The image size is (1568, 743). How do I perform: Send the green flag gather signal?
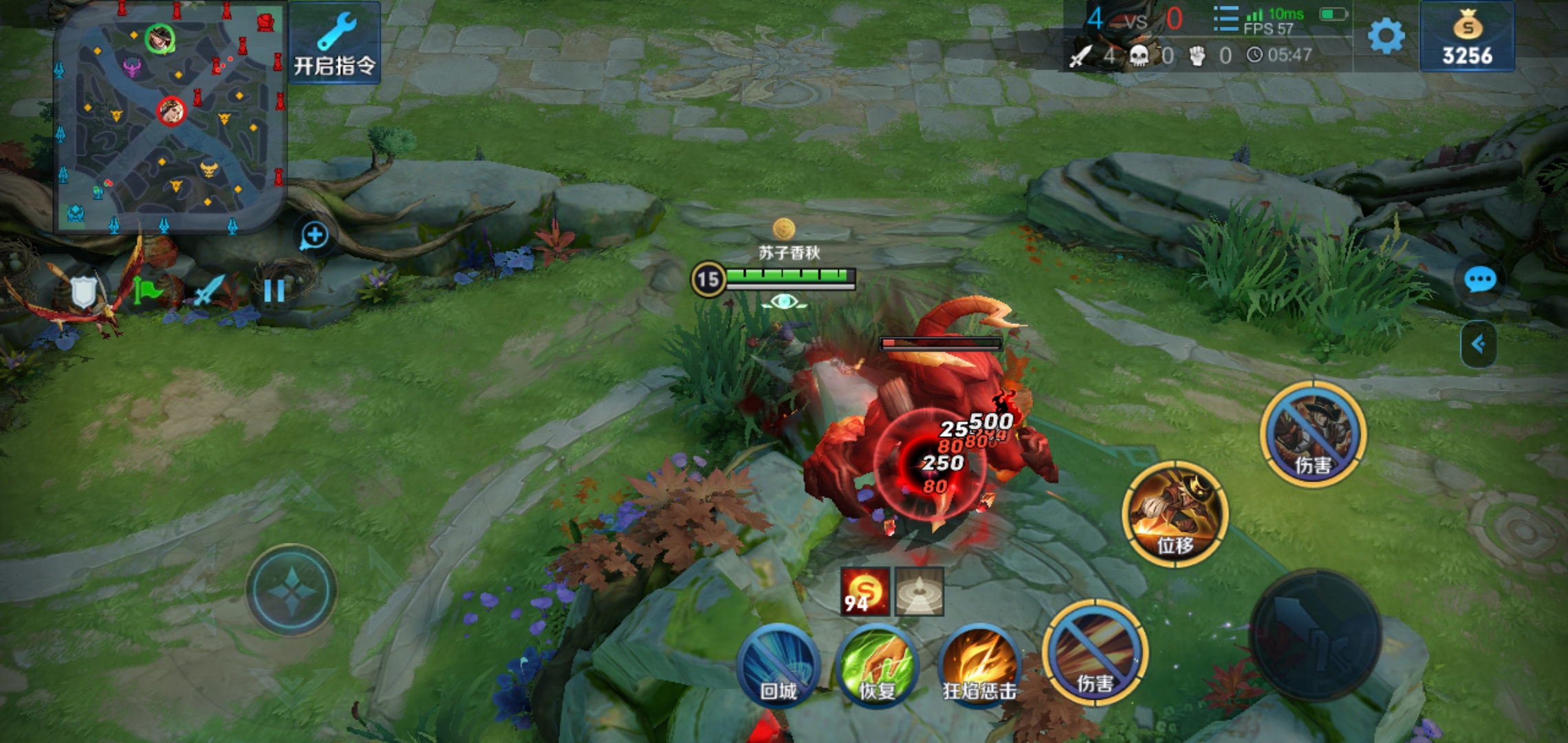146,292
